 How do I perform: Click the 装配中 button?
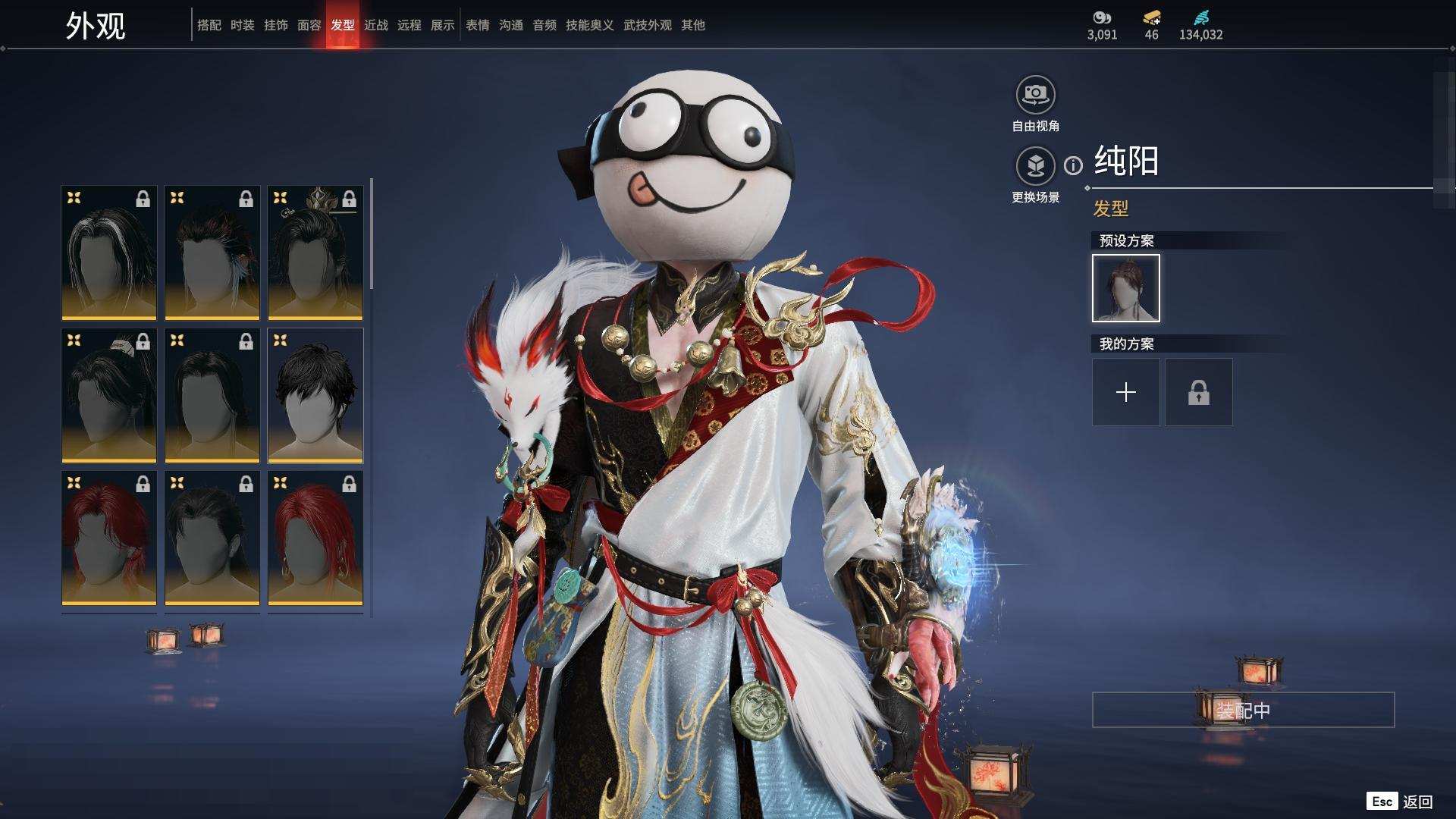[1243, 710]
